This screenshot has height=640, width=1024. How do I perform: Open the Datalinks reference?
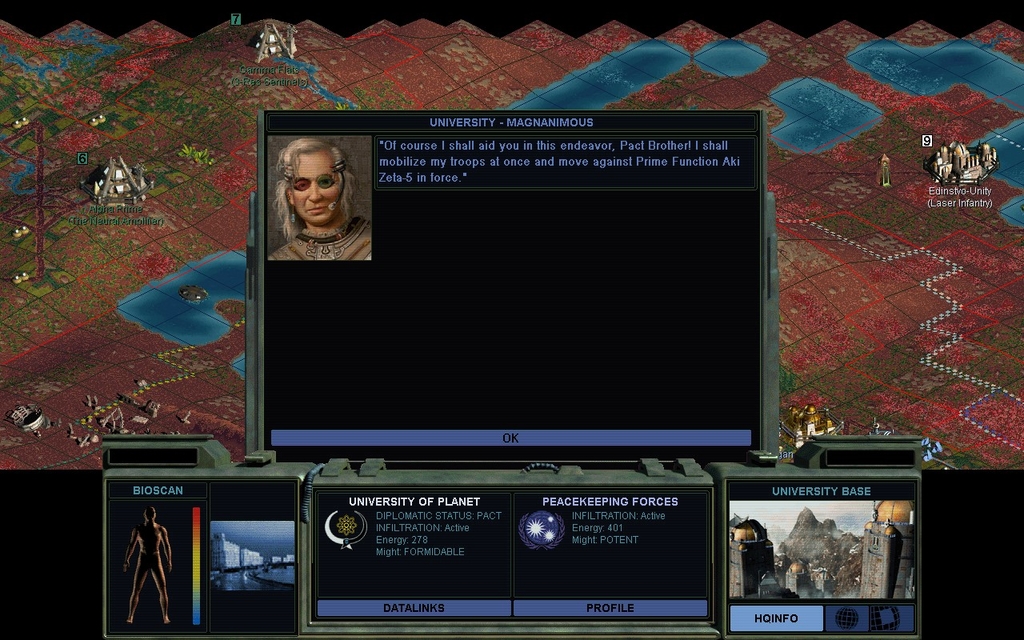click(413, 607)
